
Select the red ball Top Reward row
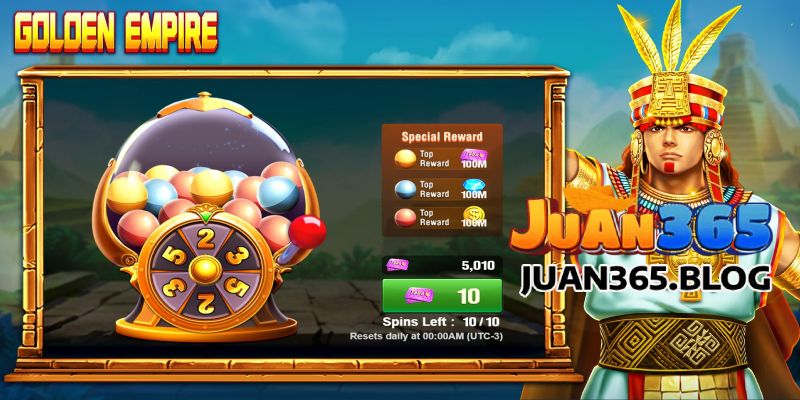point(441,216)
